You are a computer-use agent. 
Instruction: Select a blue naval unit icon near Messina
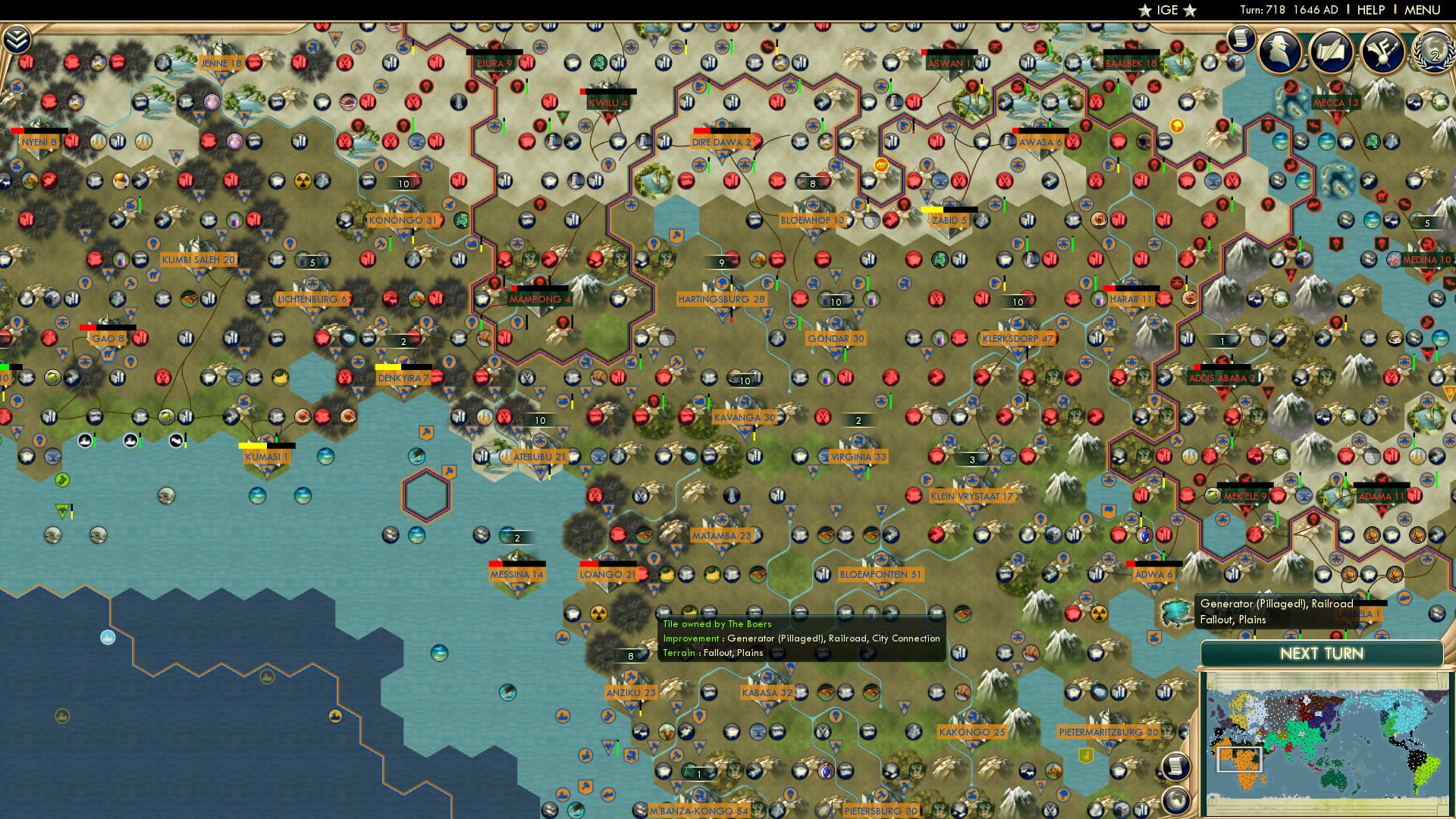506,536
